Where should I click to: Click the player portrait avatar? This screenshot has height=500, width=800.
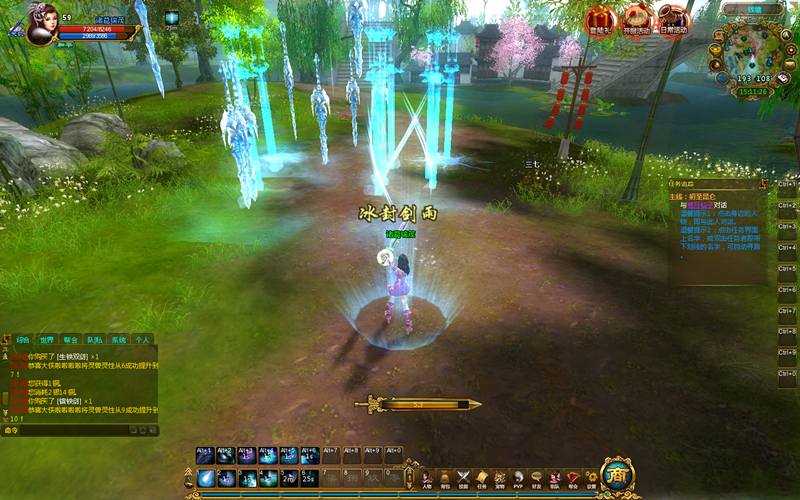click(x=40, y=24)
